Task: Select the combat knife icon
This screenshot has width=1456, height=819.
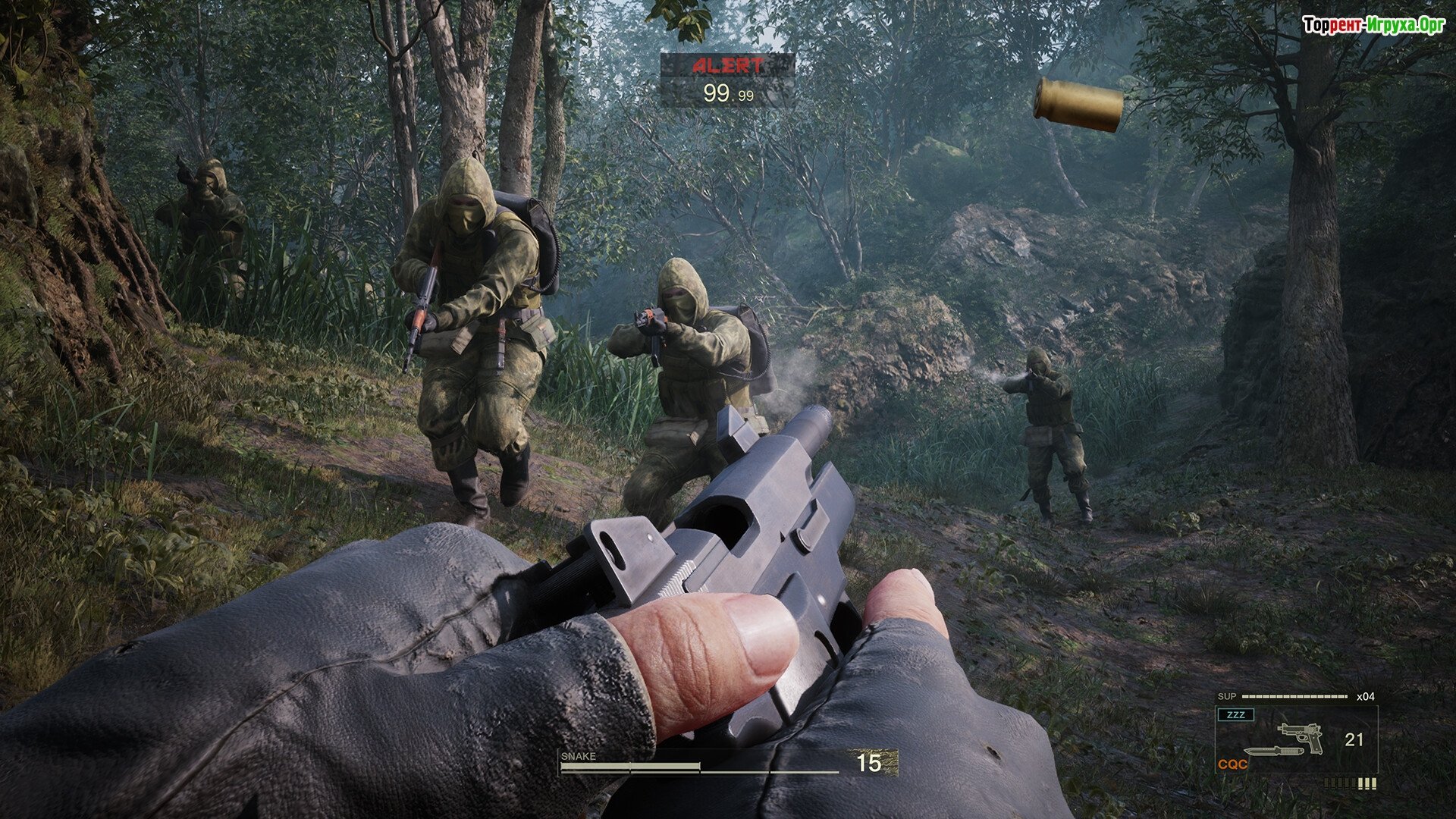Action: pyautogui.click(x=1273, y=752)
